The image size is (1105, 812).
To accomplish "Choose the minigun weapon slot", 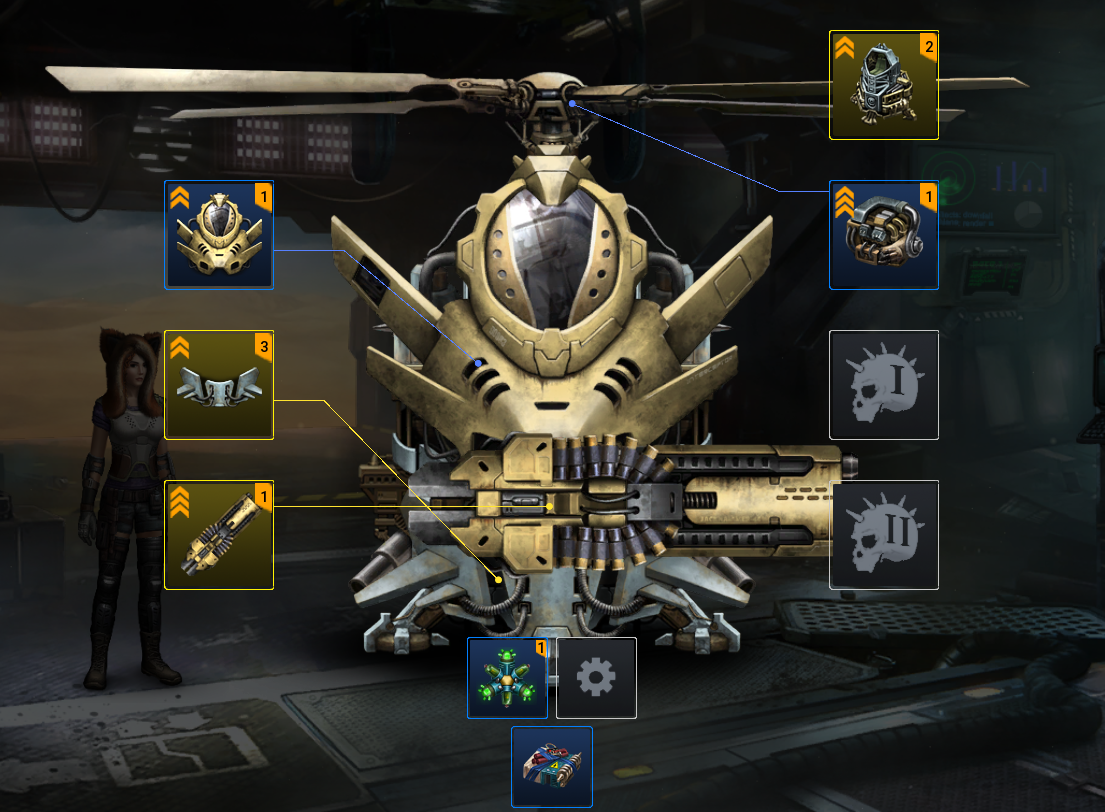I will (219, 535).
